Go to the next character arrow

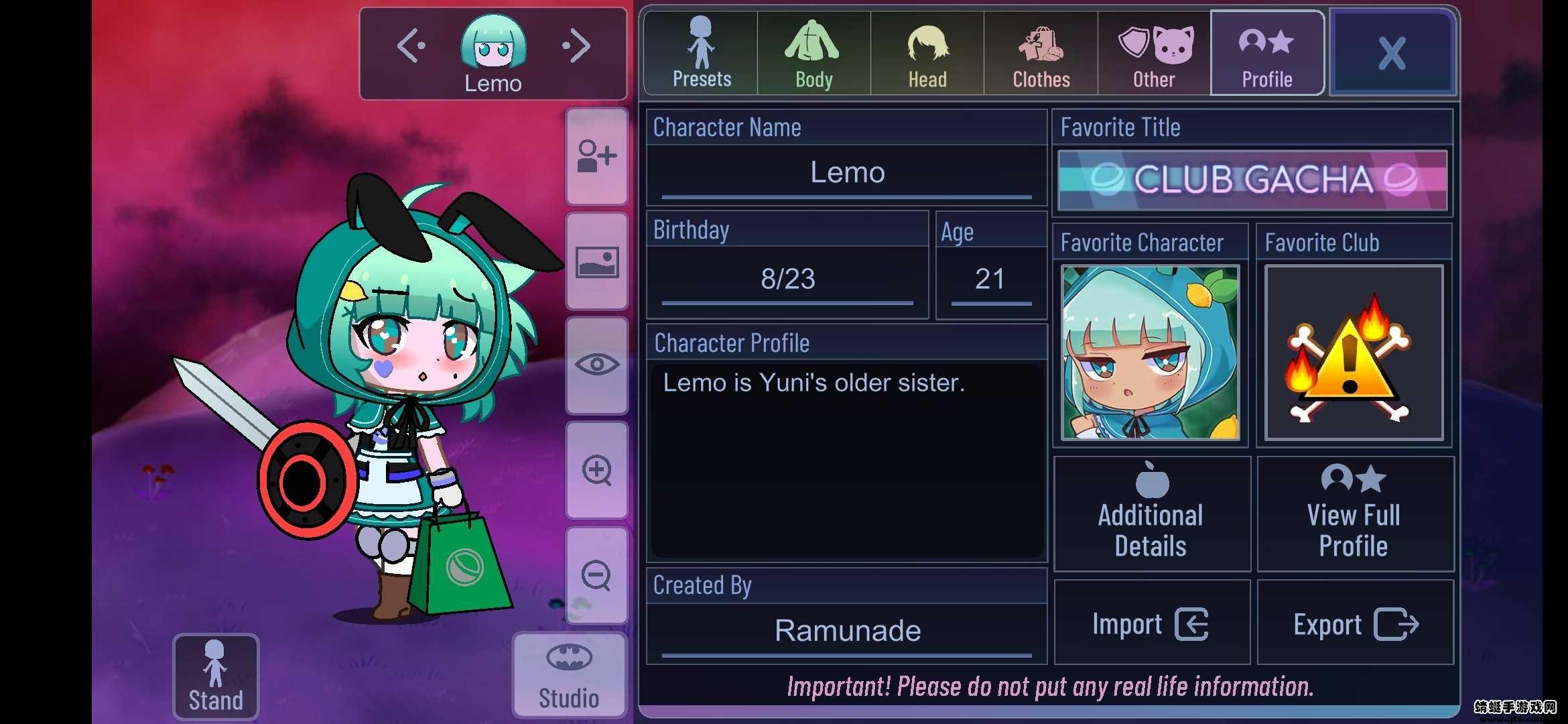(x=576, y=46)
